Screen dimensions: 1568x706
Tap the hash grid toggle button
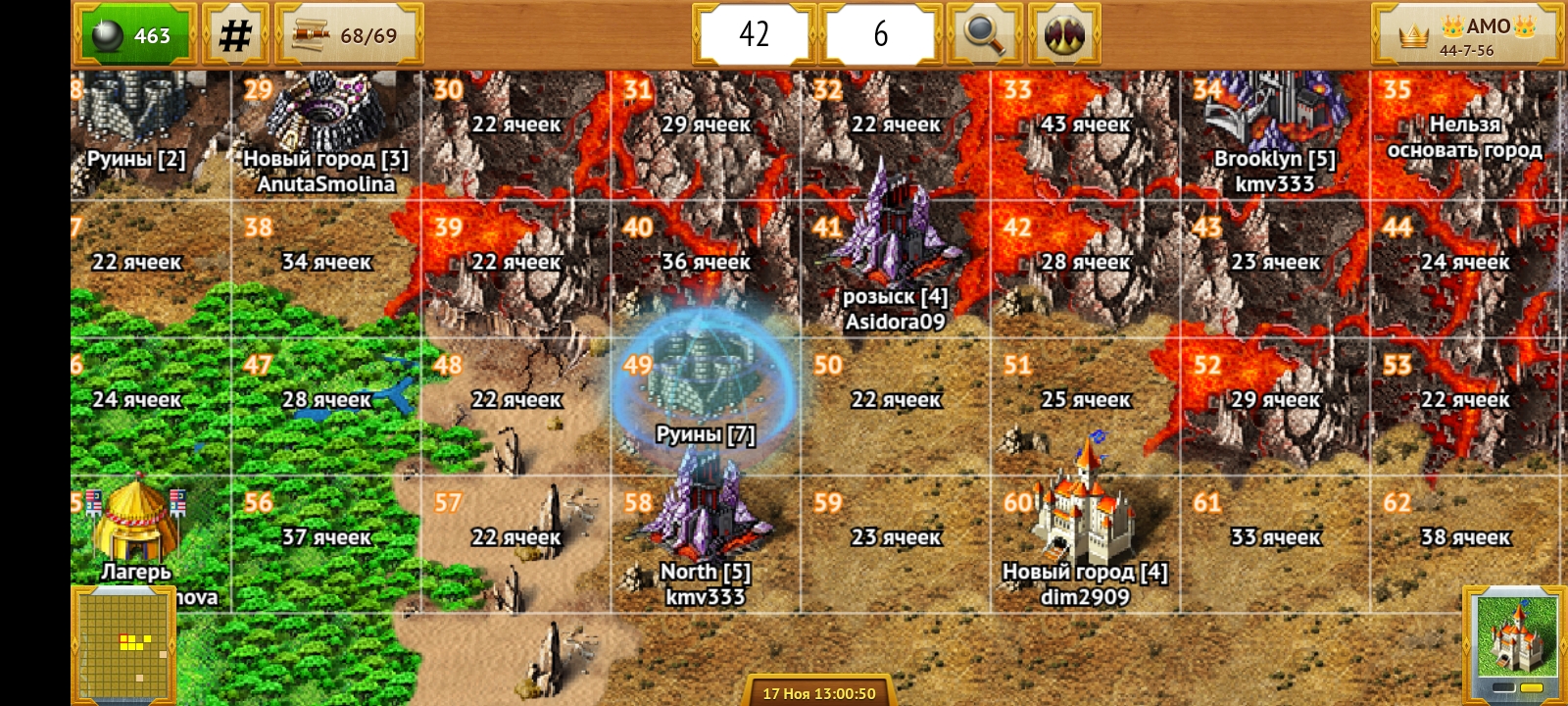pyautogui.click(x=235, y=35)
